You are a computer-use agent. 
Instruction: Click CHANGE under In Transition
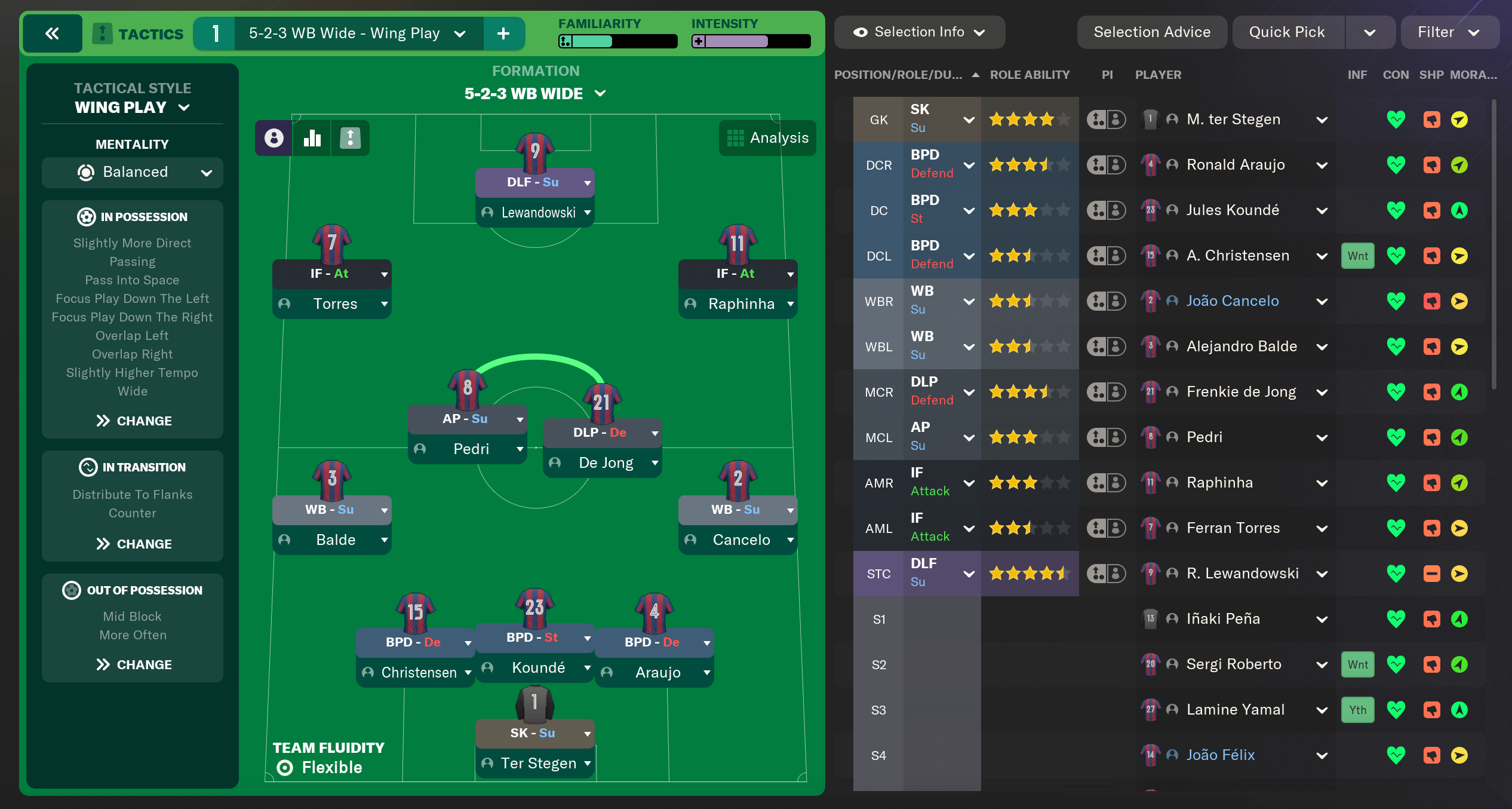coord(133,544)
